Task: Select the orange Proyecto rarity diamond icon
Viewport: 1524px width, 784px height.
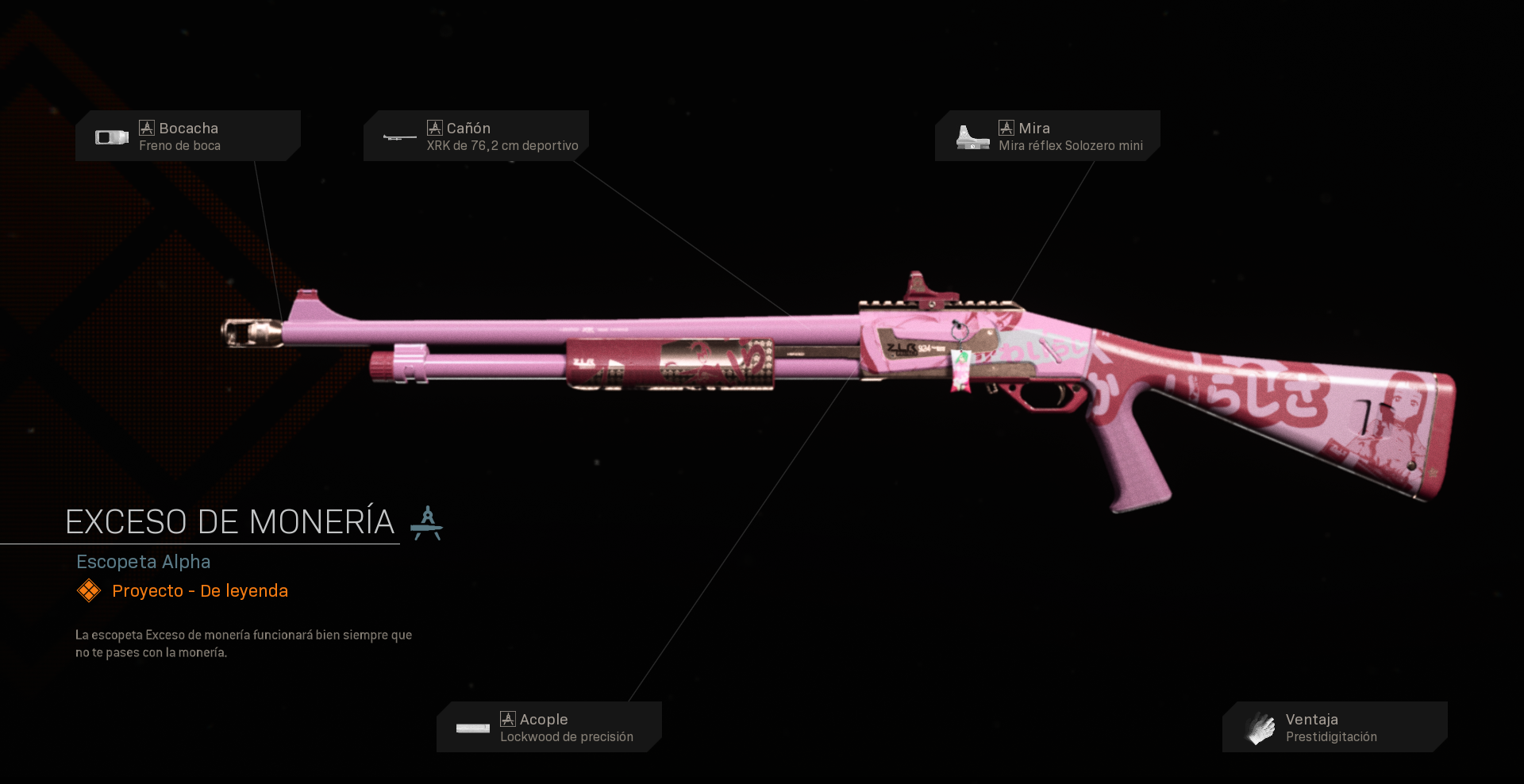Action: [89, 590]
